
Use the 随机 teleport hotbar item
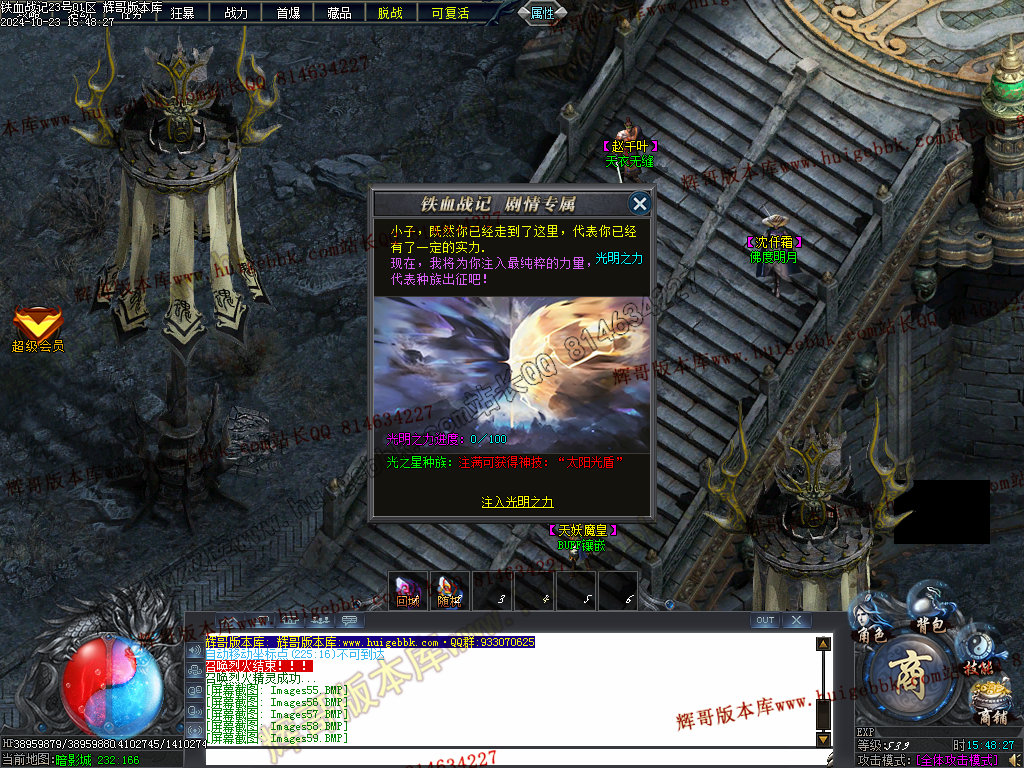coord(449,590)
